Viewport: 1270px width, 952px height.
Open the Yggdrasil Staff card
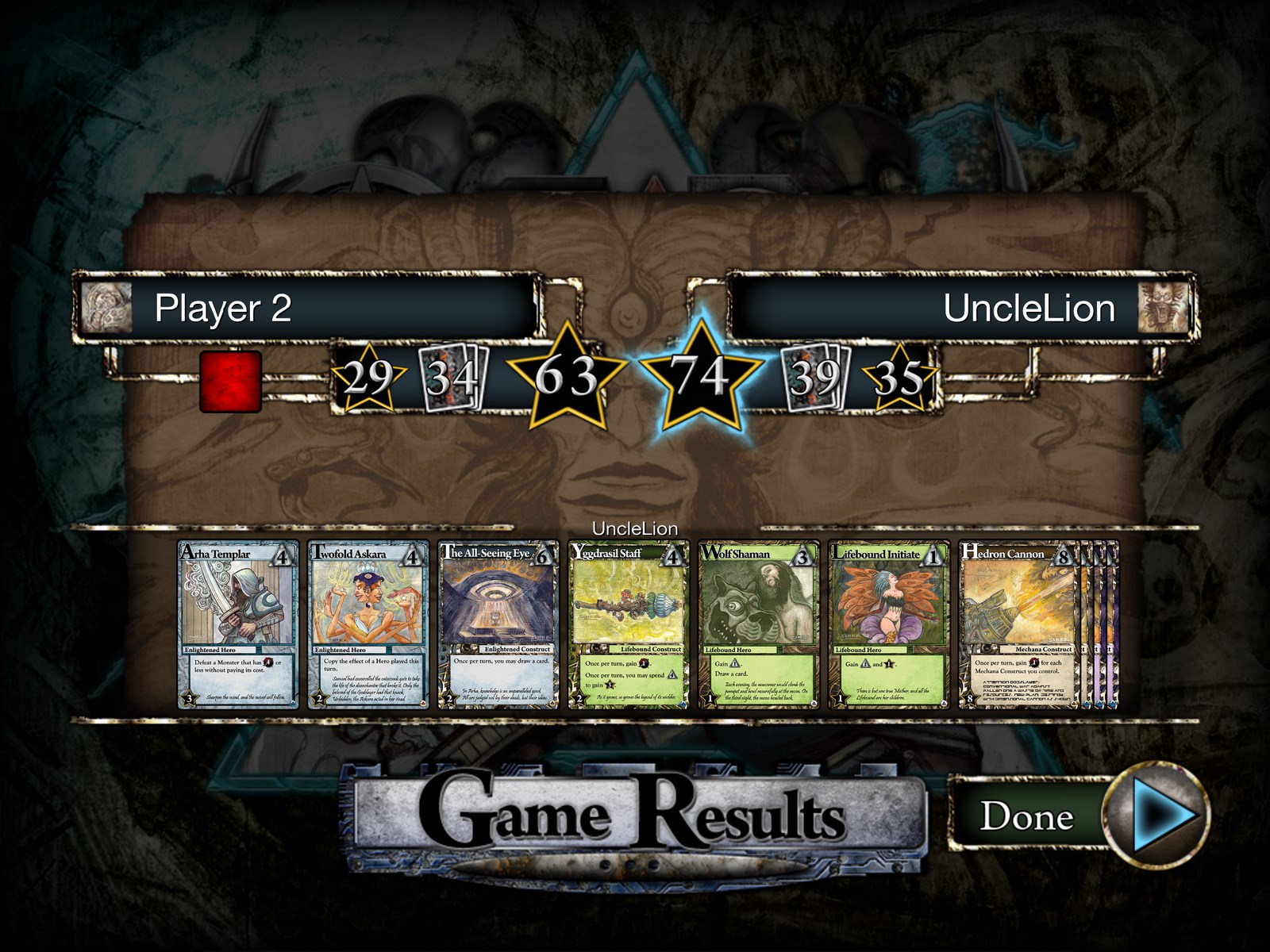(x=629, y=624)
